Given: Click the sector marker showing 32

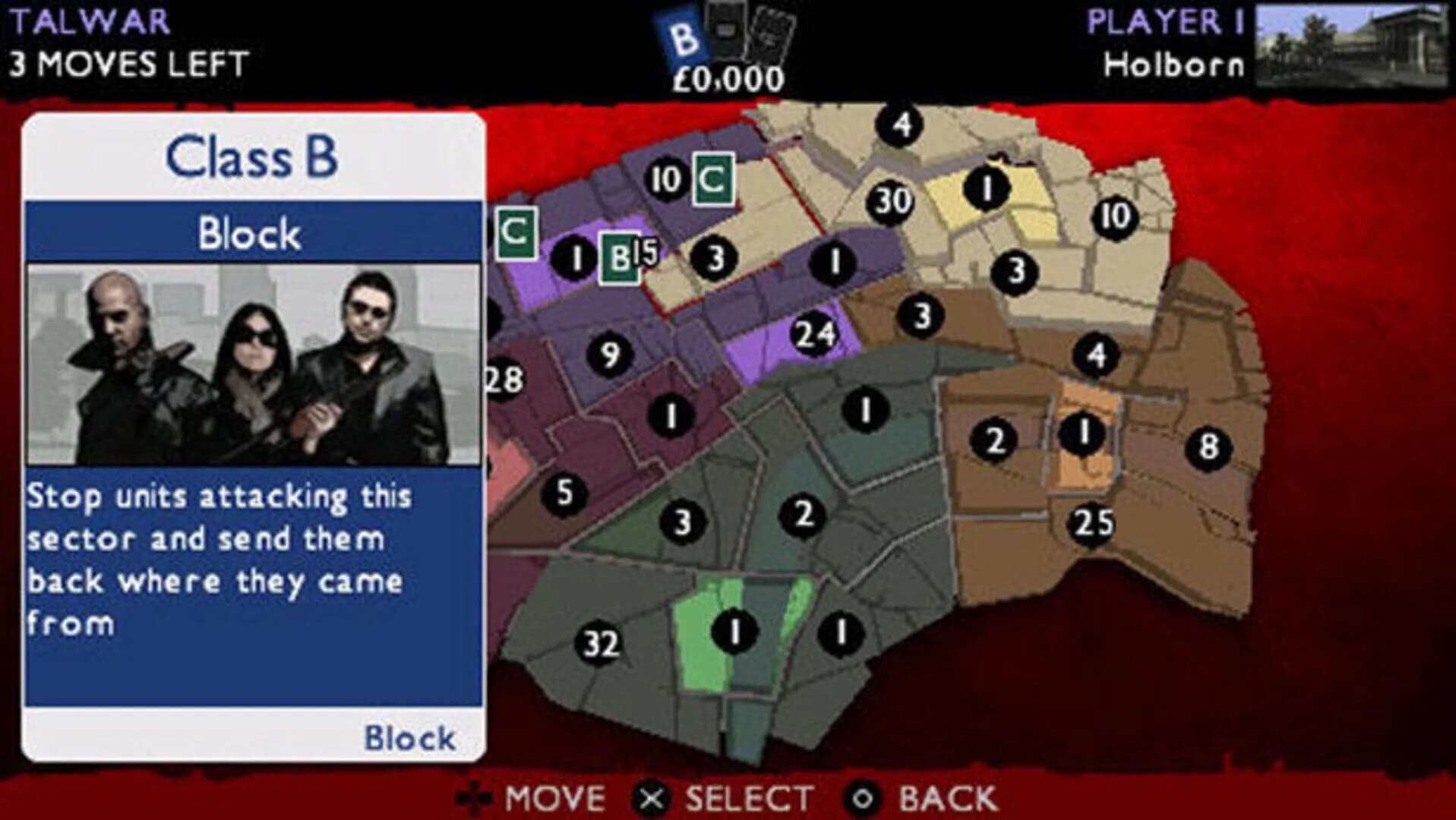Looking at the screenshot, I should (x=599, y=643).
